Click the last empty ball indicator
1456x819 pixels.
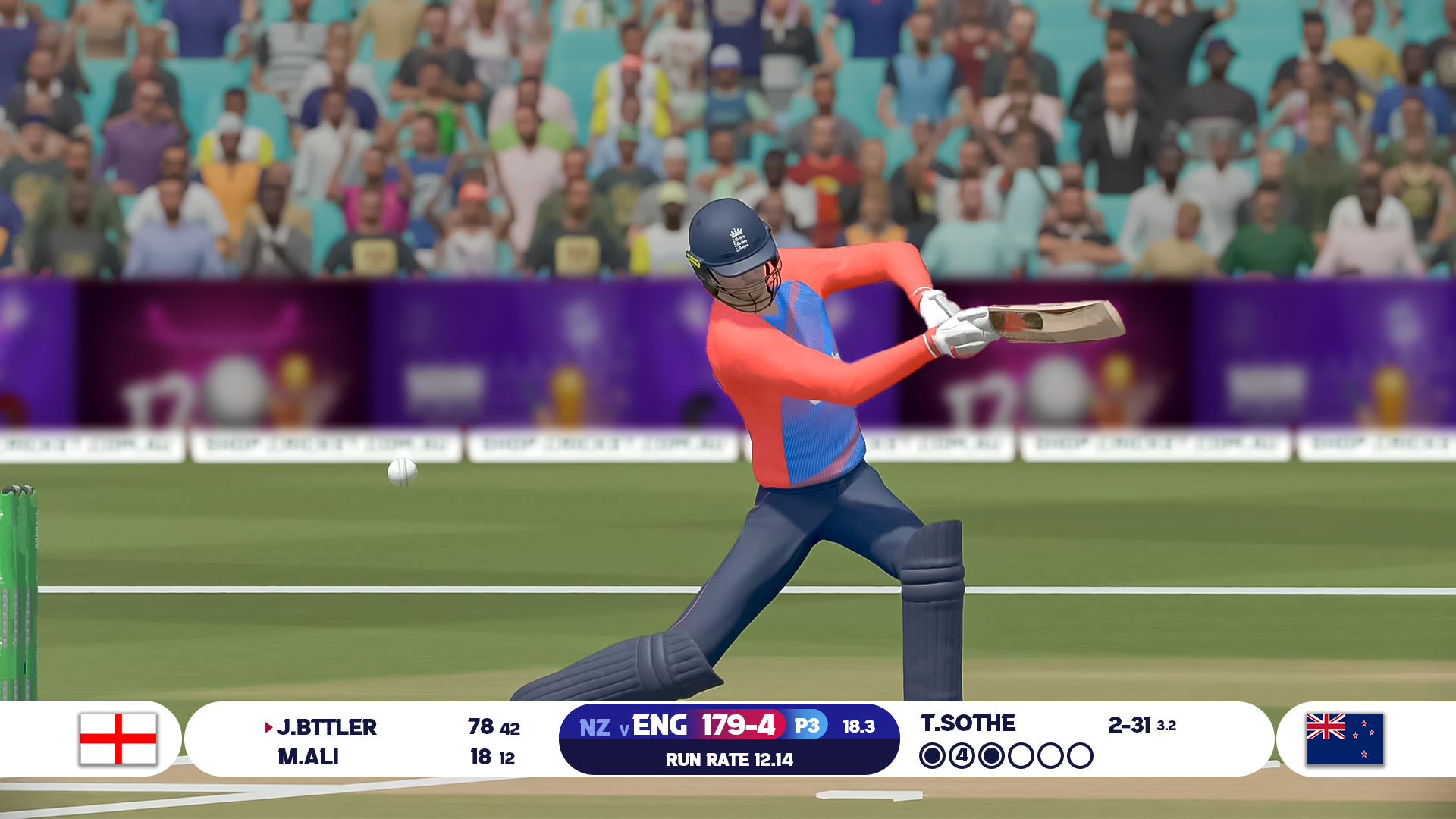pos(1080,755)
